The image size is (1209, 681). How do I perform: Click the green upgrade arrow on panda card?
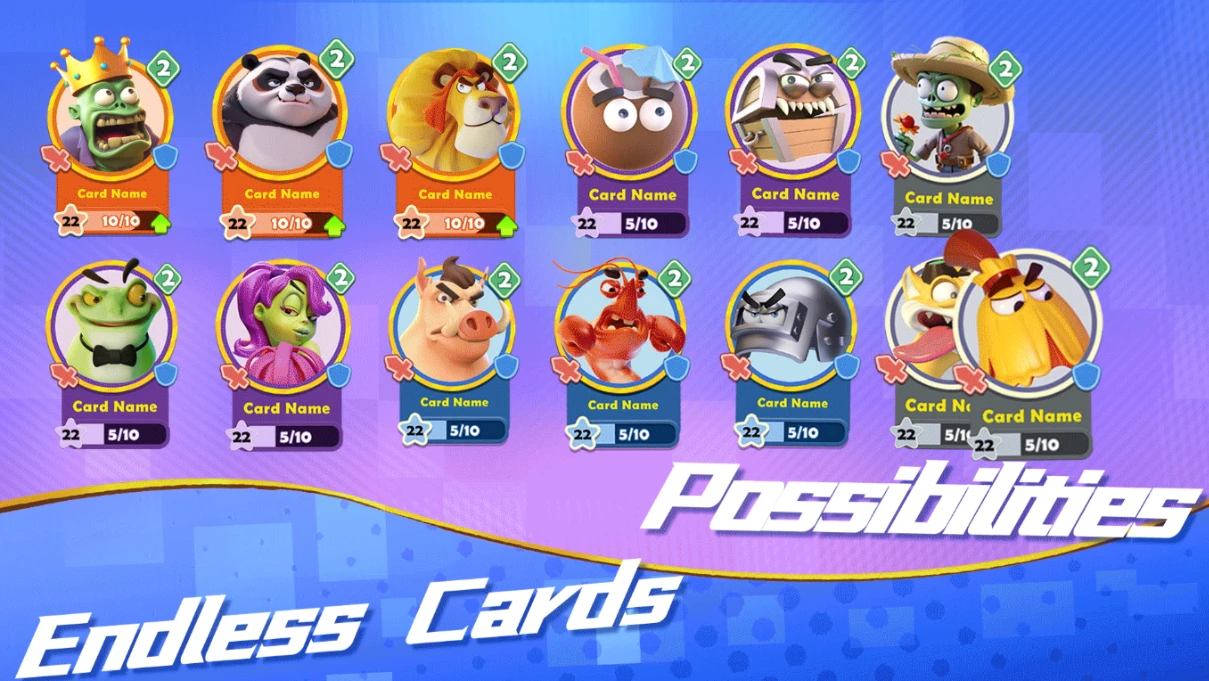[x=334, y=224]
